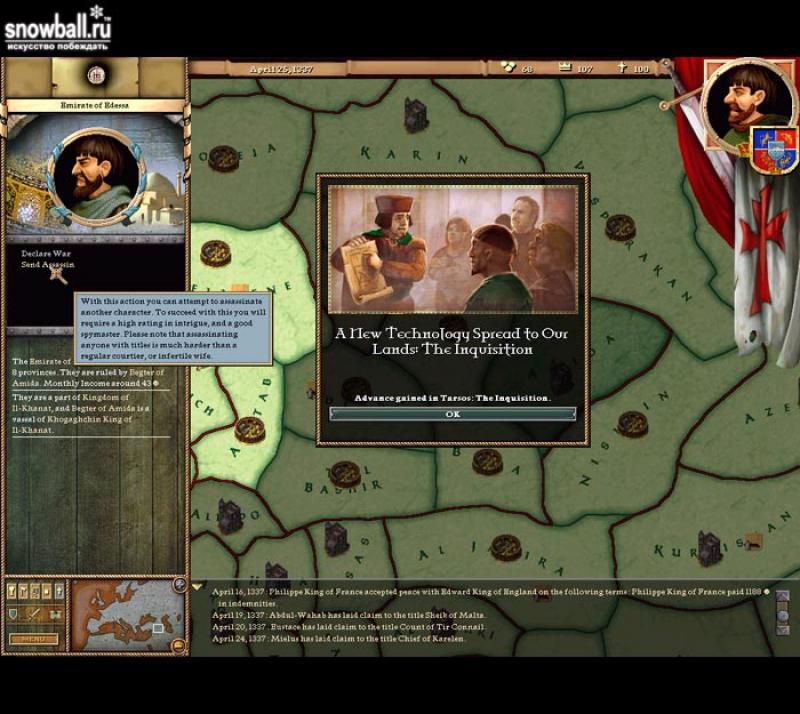800x714 pixels.
Task: Click the message log scrollbar
Action: (x=782, y=615)
